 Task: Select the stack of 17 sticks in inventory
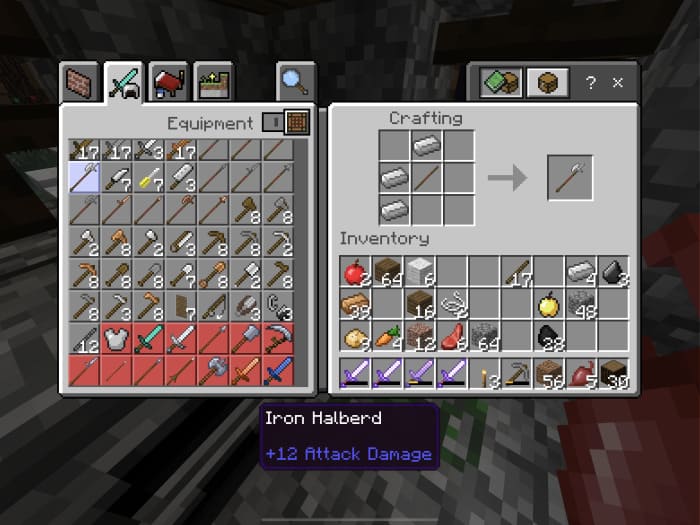pyautogui.click(x=516, y=271)
